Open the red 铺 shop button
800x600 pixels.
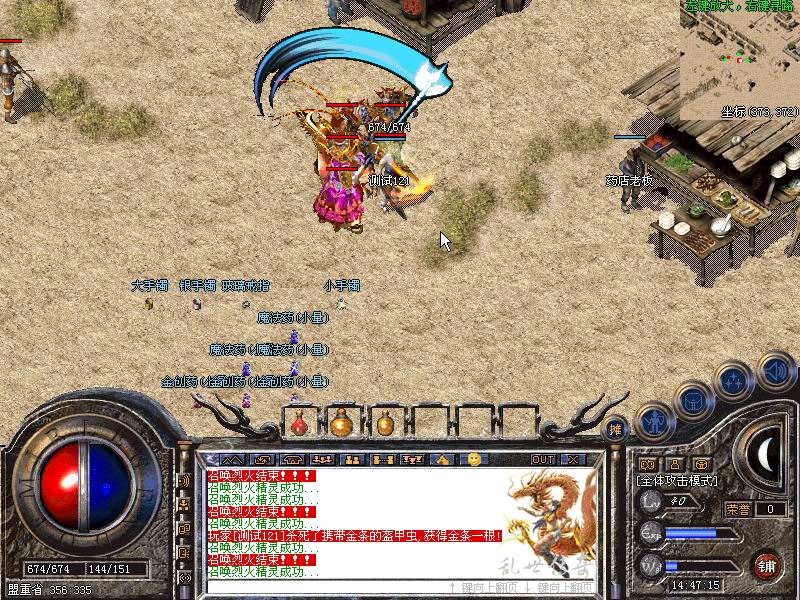pos(768,564)
